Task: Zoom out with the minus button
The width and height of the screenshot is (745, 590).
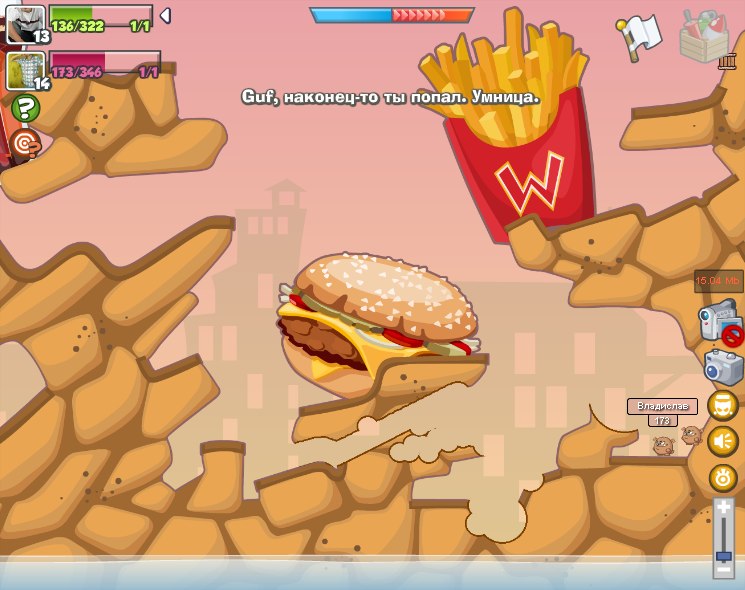Action: pyautogui.click(x=724, y=570)
